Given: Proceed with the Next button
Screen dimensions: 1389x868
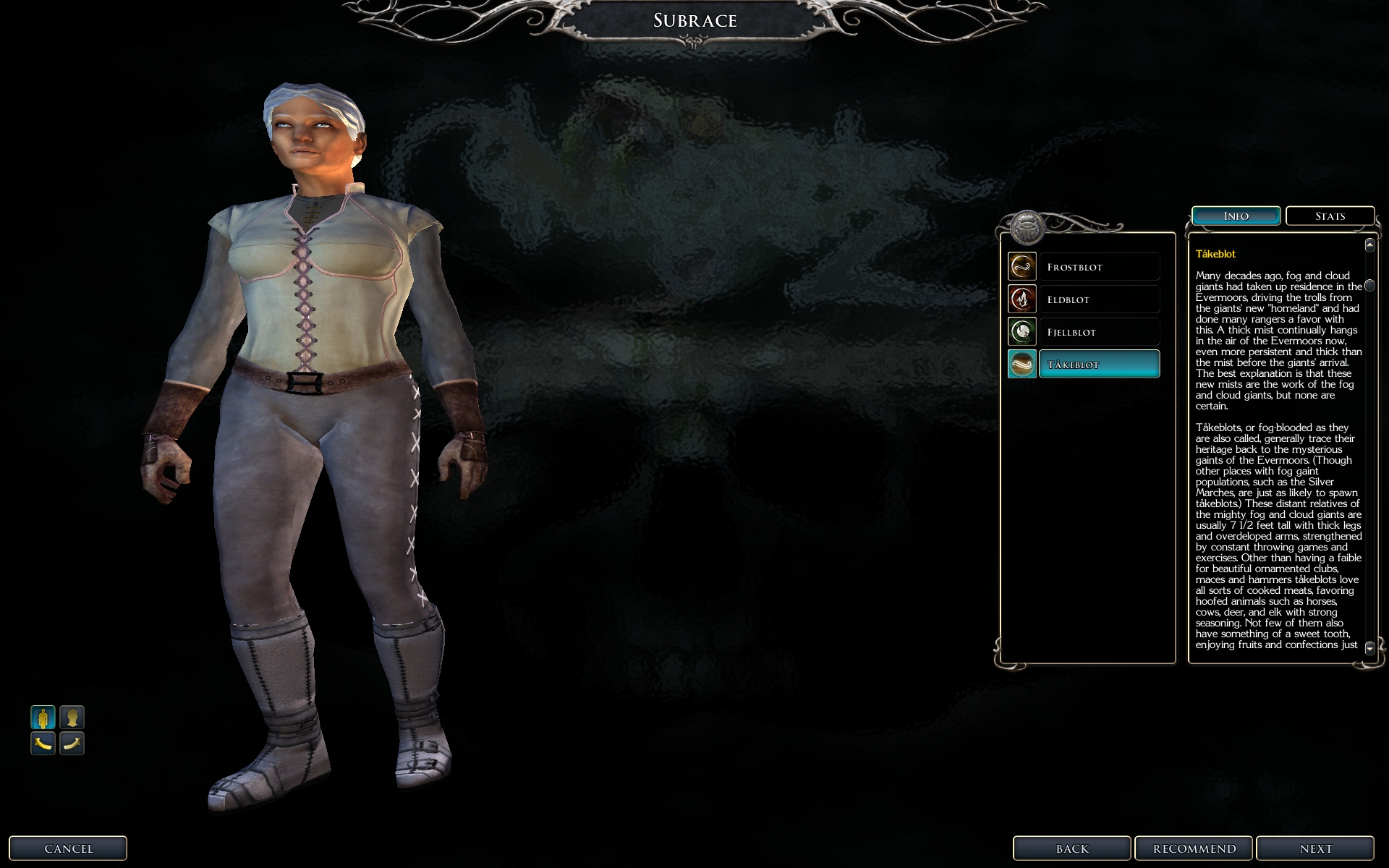Looking at the screenshot, I should click(x=1315, y=848).
